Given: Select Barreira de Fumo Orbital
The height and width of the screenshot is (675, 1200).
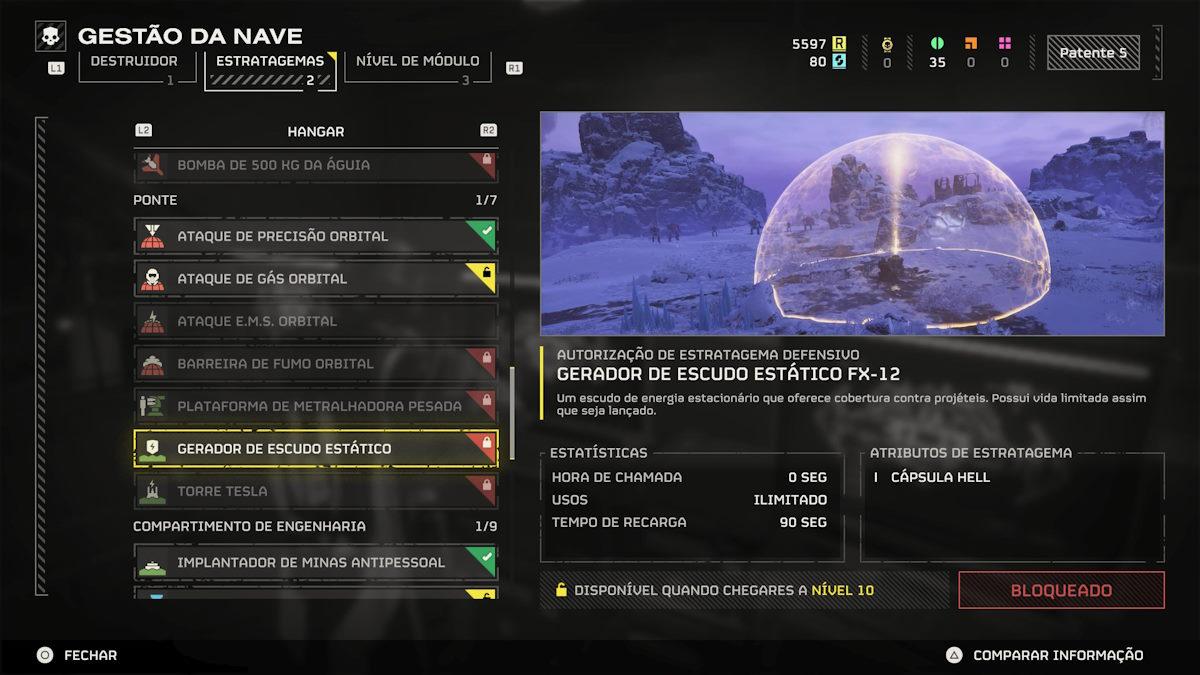Looking at the screenshot, I should point(315,364).
